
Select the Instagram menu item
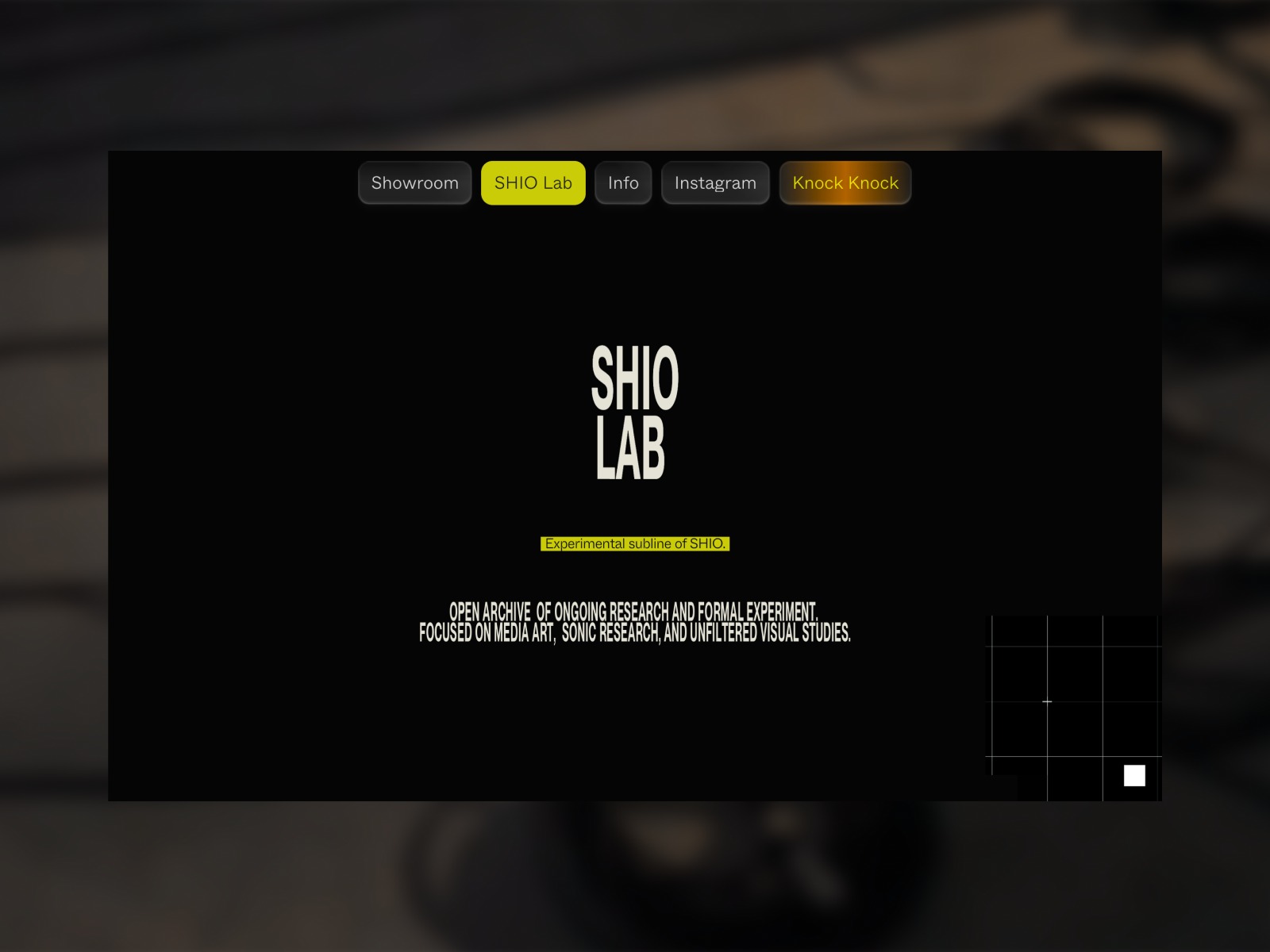click(x=714, y=182)
